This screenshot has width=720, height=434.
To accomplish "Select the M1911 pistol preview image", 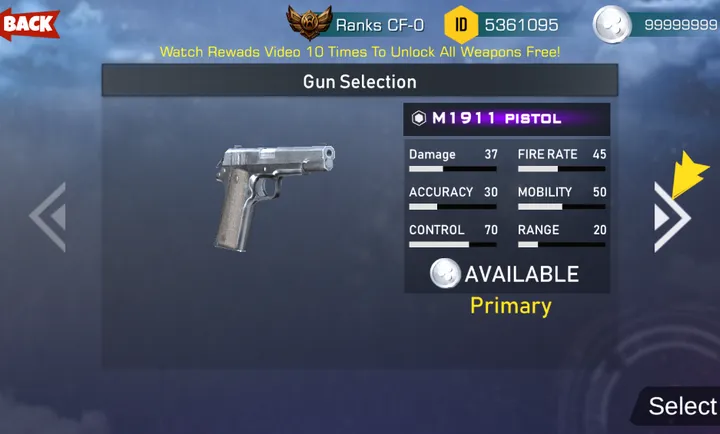I will pos(273,197).
